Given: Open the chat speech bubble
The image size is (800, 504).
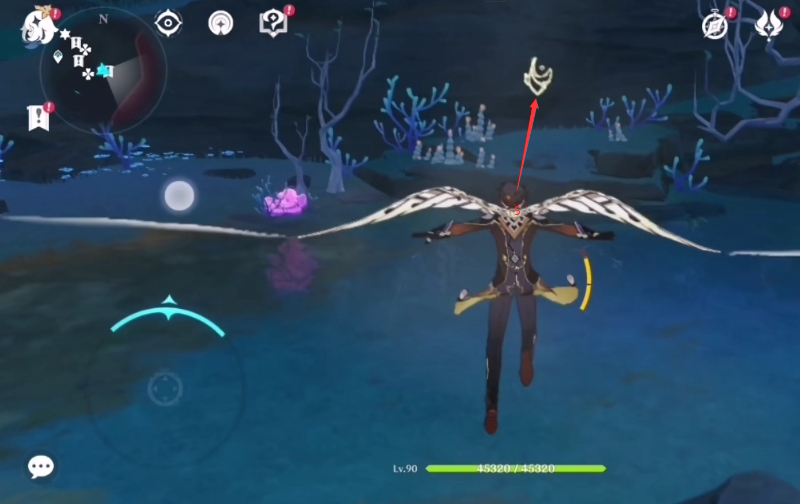Looking at the screenshot, I should [x=41, y=466].
